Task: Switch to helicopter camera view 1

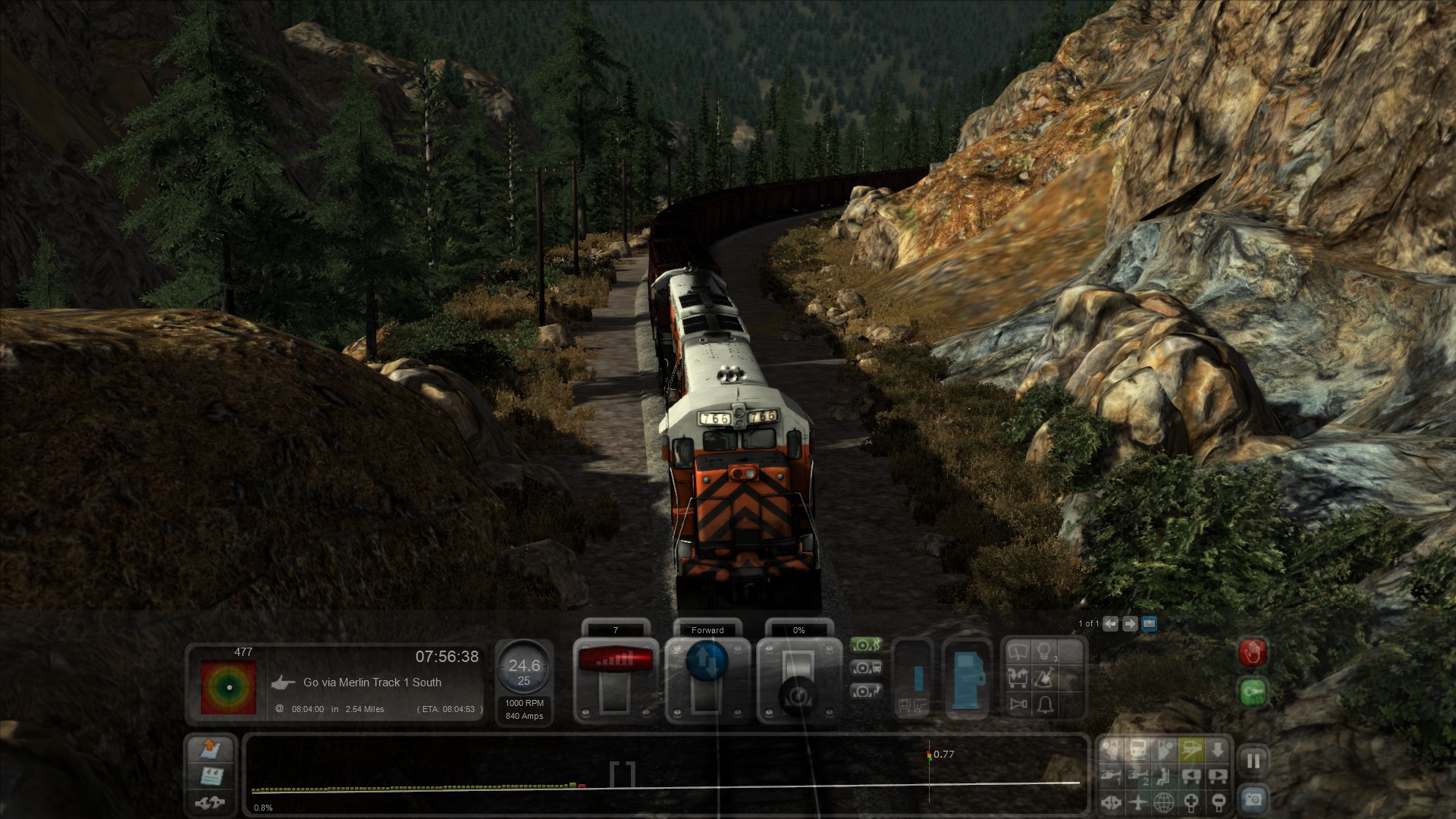Action: (x=1111, y=777)
